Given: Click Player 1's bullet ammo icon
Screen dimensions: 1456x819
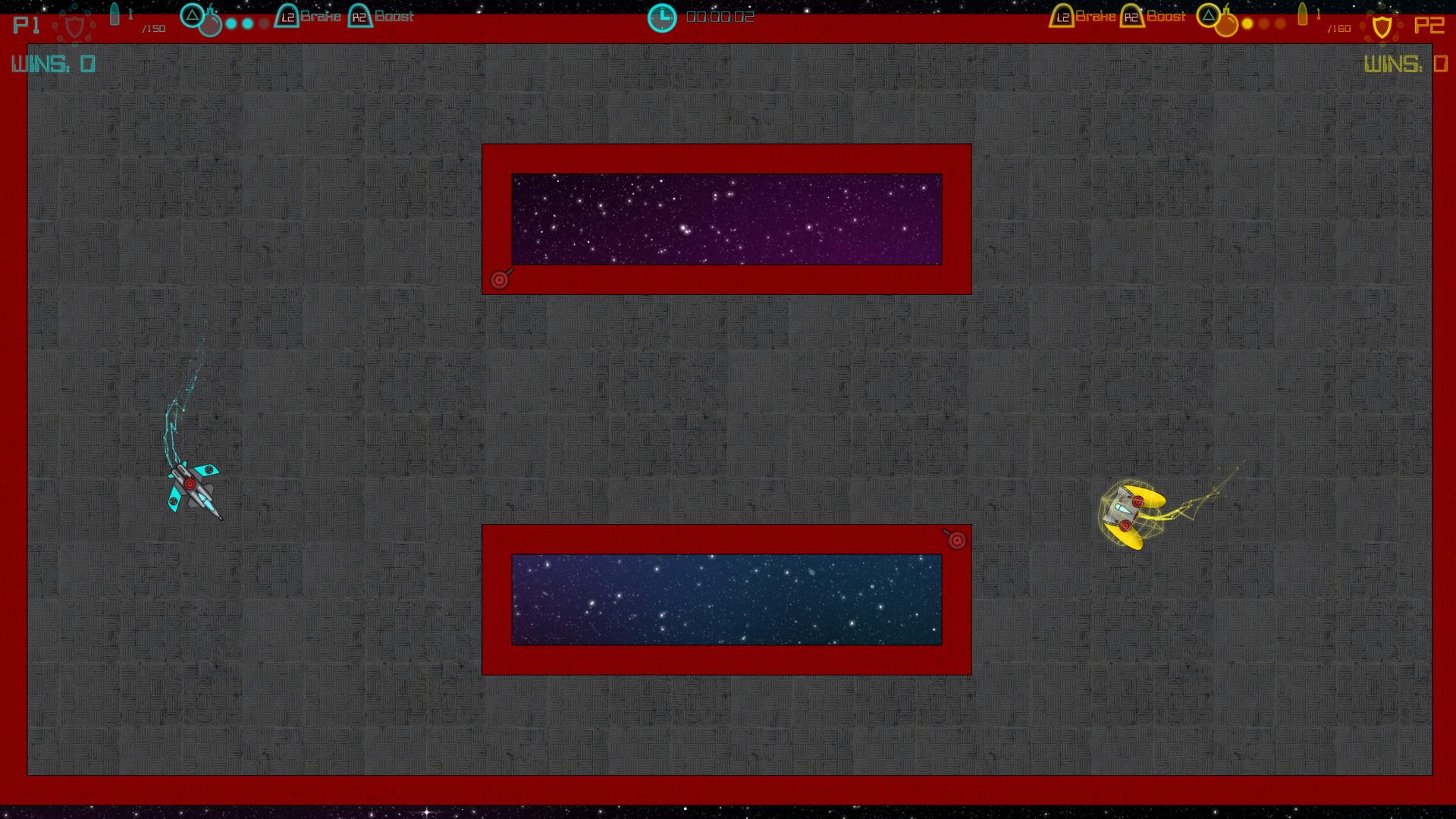Looking at the screenshot, I should click(x=116, y=12).
